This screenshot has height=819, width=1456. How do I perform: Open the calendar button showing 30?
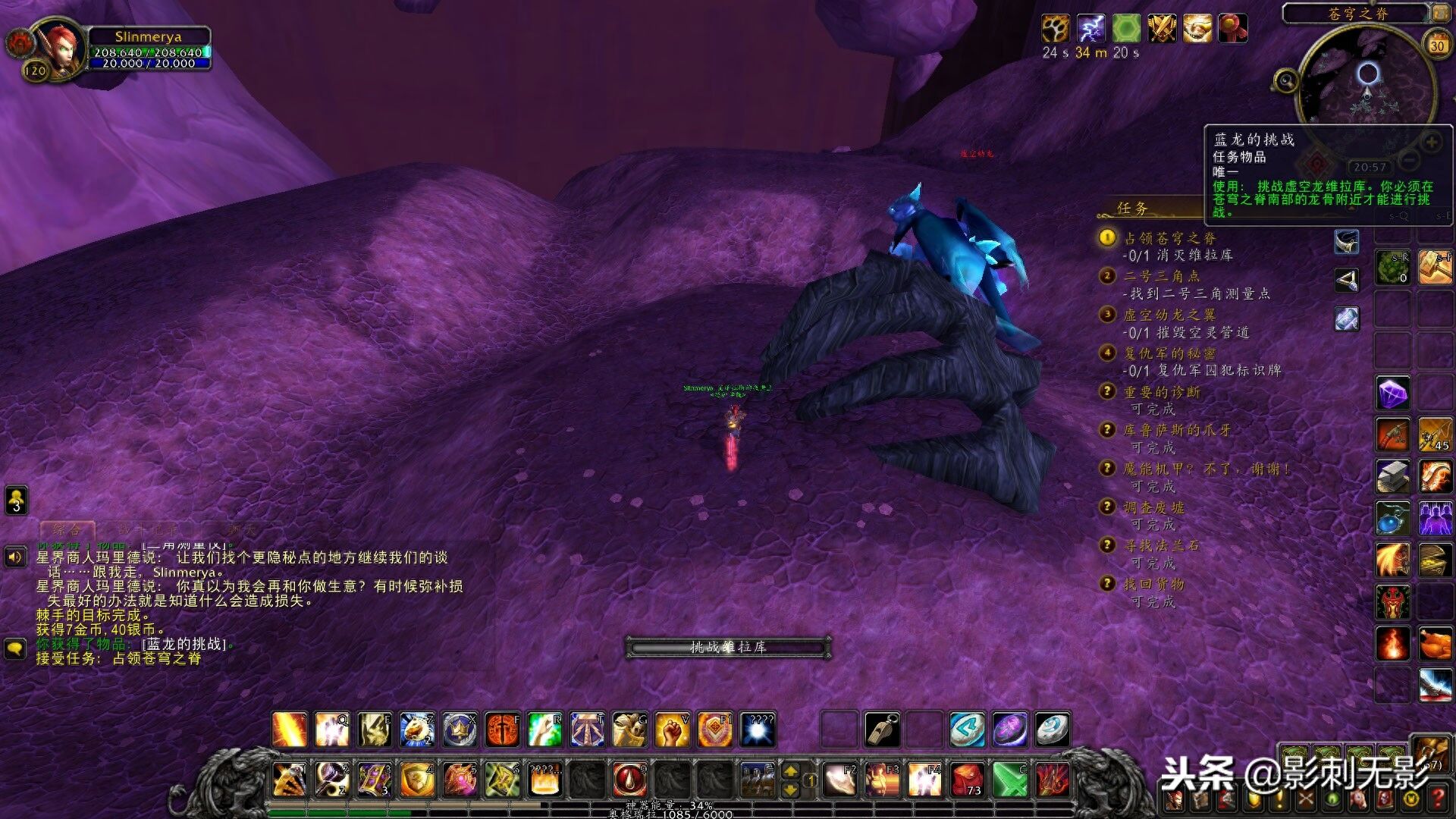click(1436, 45)
